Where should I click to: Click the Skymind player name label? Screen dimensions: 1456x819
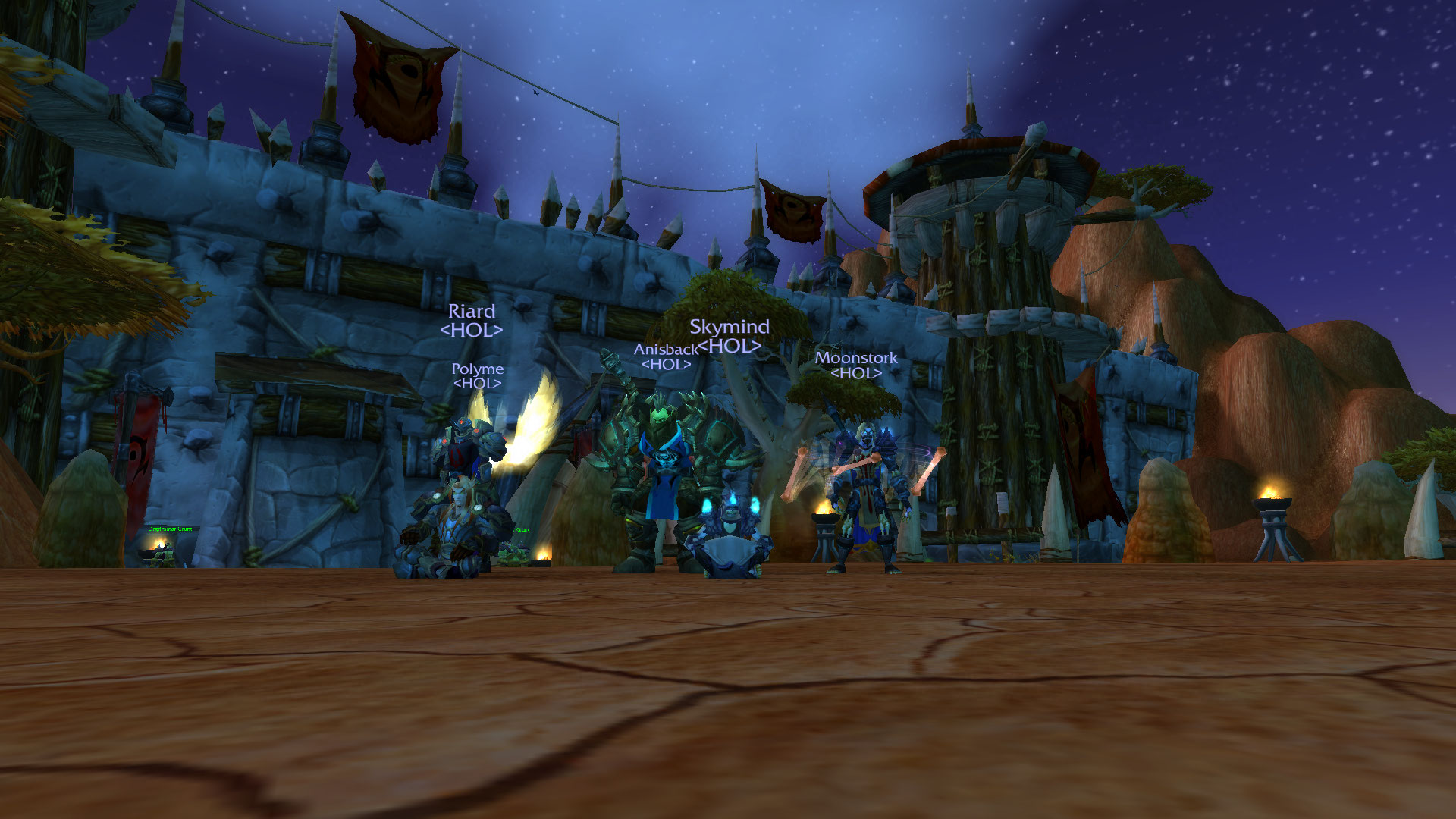729,327
